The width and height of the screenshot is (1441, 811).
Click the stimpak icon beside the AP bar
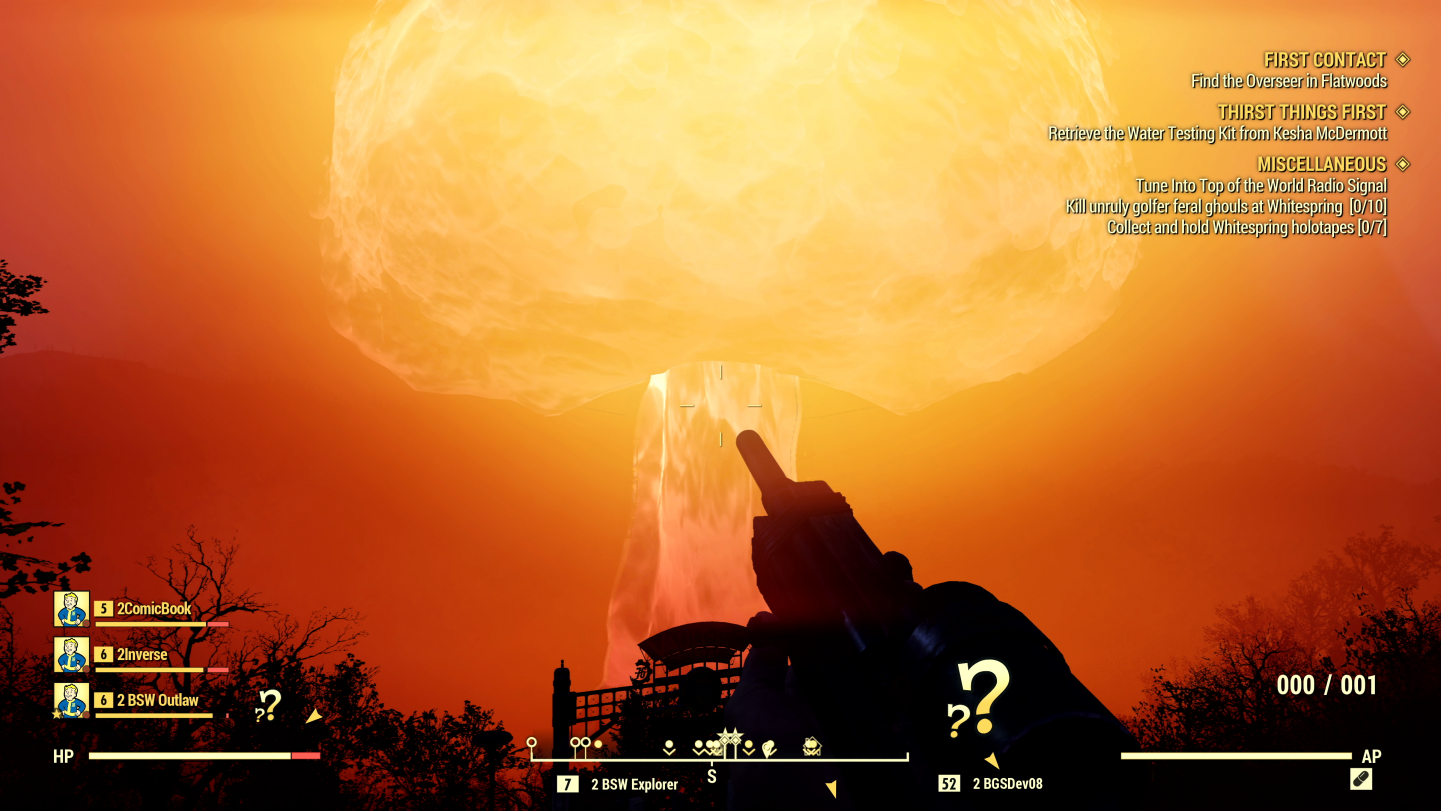click(1360, 779)
